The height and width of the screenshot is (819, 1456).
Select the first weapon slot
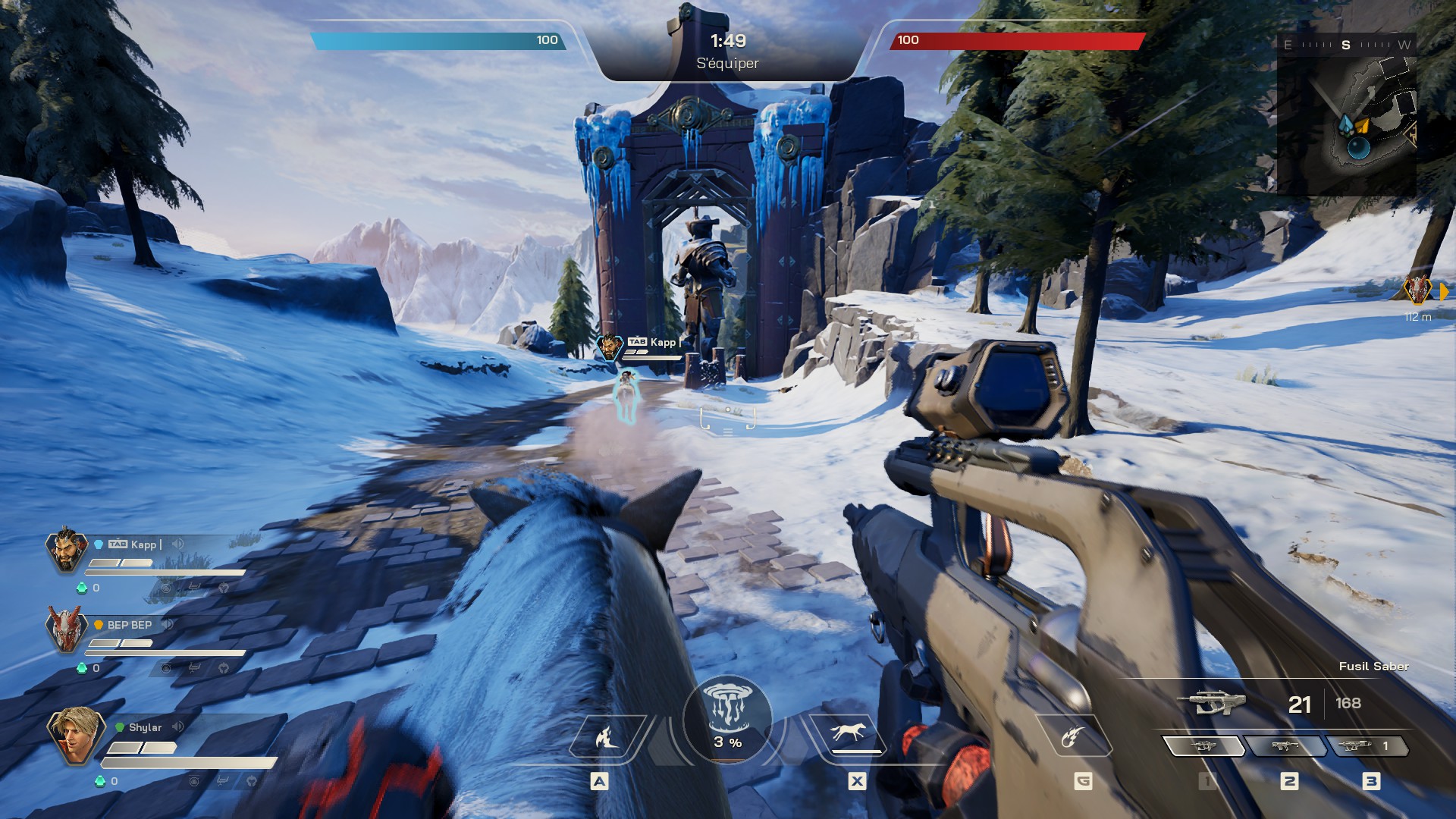[1203, 746]
